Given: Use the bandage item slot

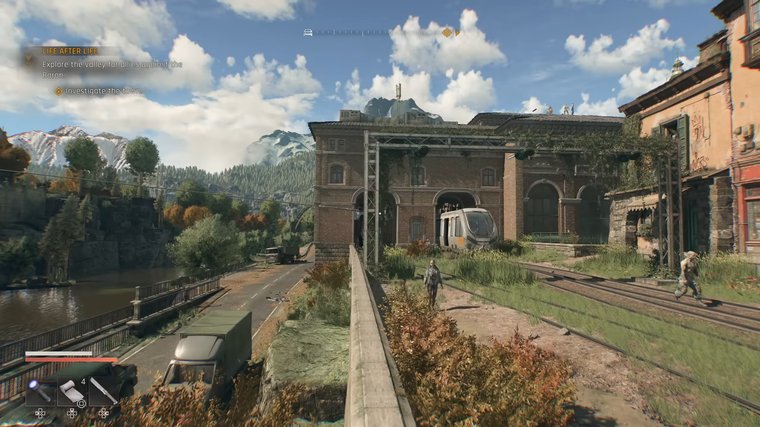Looking at the screenshot, I should point(72,391).
